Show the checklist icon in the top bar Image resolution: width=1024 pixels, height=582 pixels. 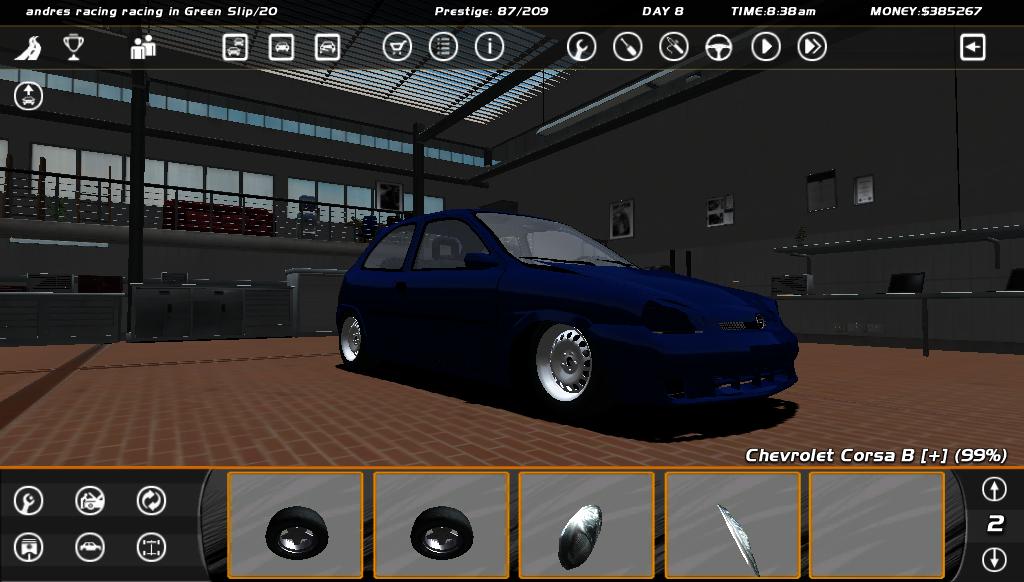[x=443, y=47]
